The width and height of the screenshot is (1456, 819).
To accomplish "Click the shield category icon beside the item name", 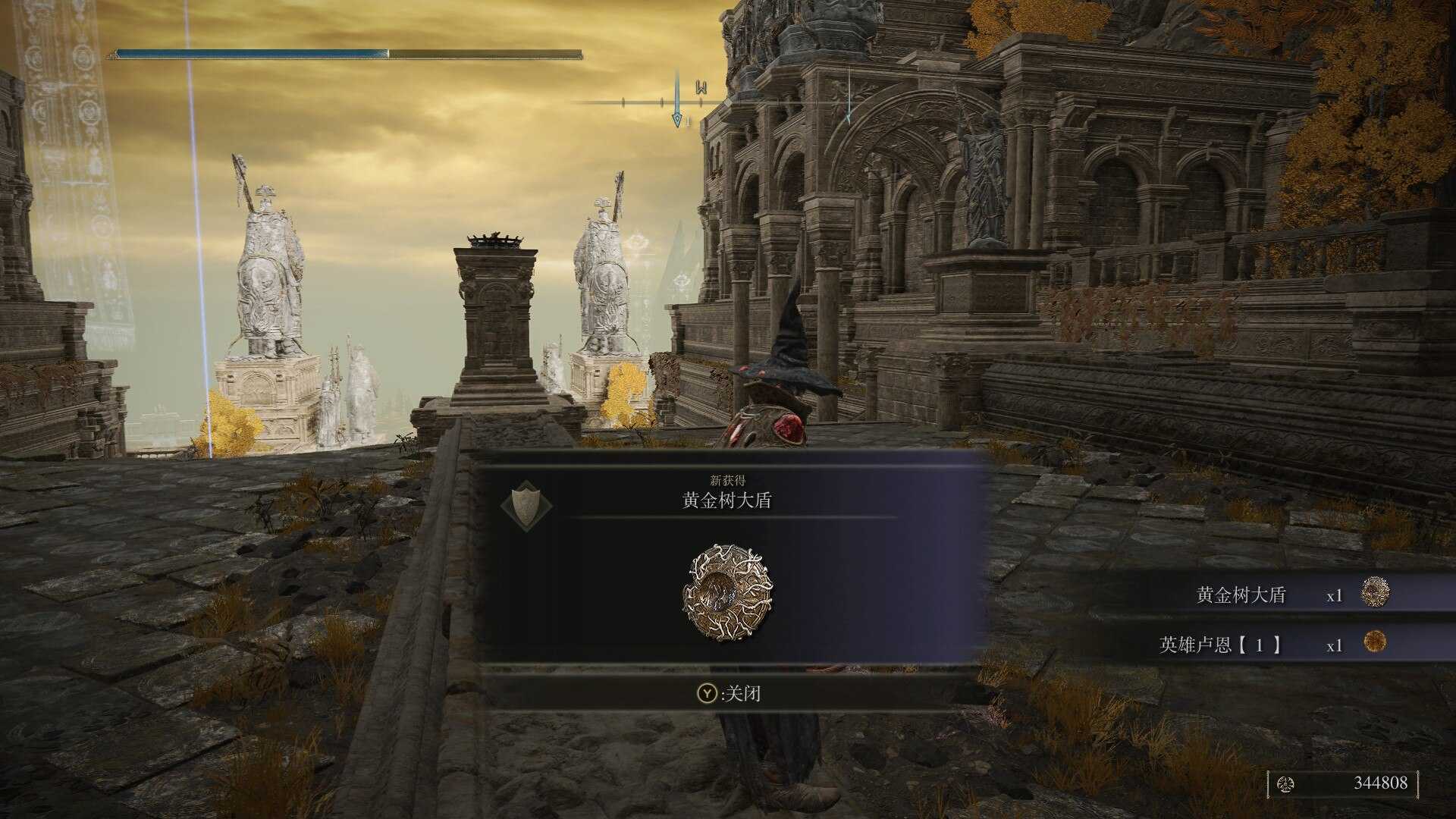I will click(x=527, y=504).
